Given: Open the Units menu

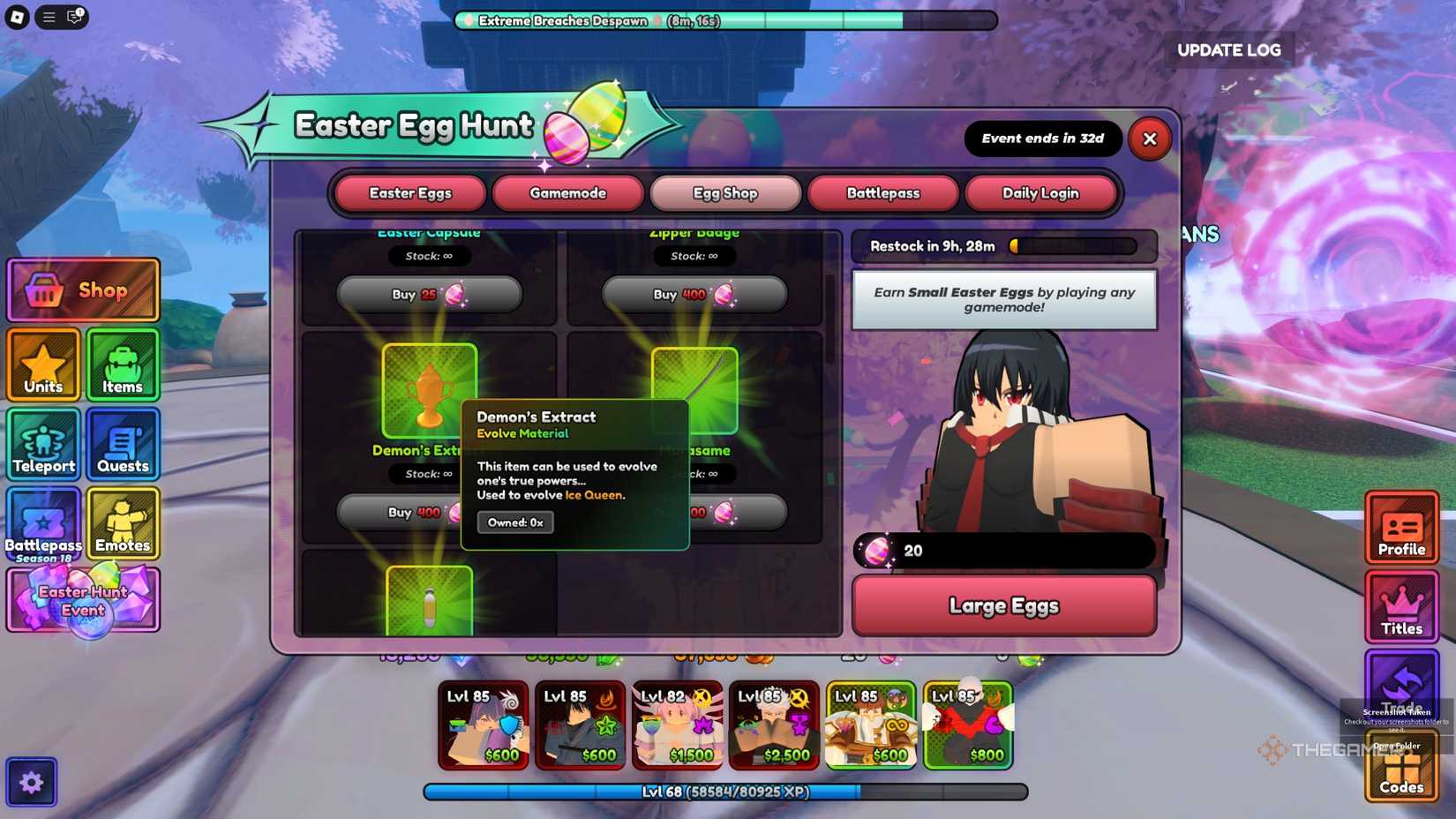Looking at the screenshot, I should 42,364.
